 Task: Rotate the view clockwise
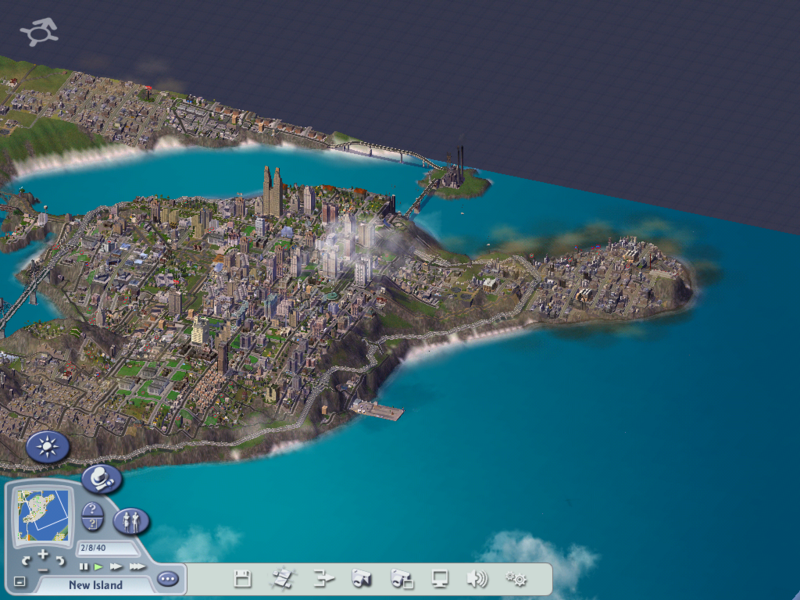[x=60, y=561]
